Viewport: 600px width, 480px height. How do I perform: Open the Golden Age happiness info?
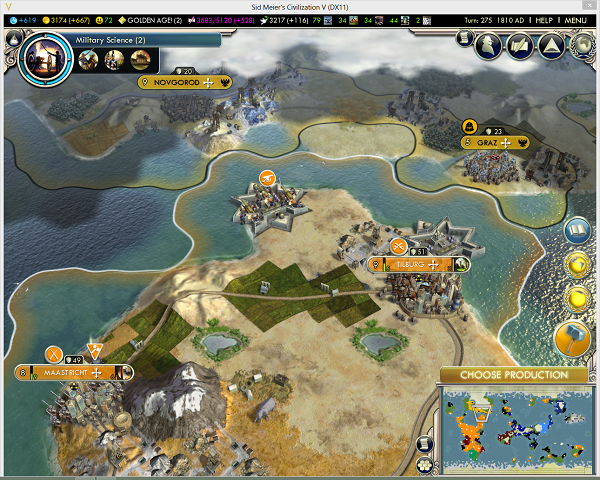pyautogui.click(x=148, y=20)
